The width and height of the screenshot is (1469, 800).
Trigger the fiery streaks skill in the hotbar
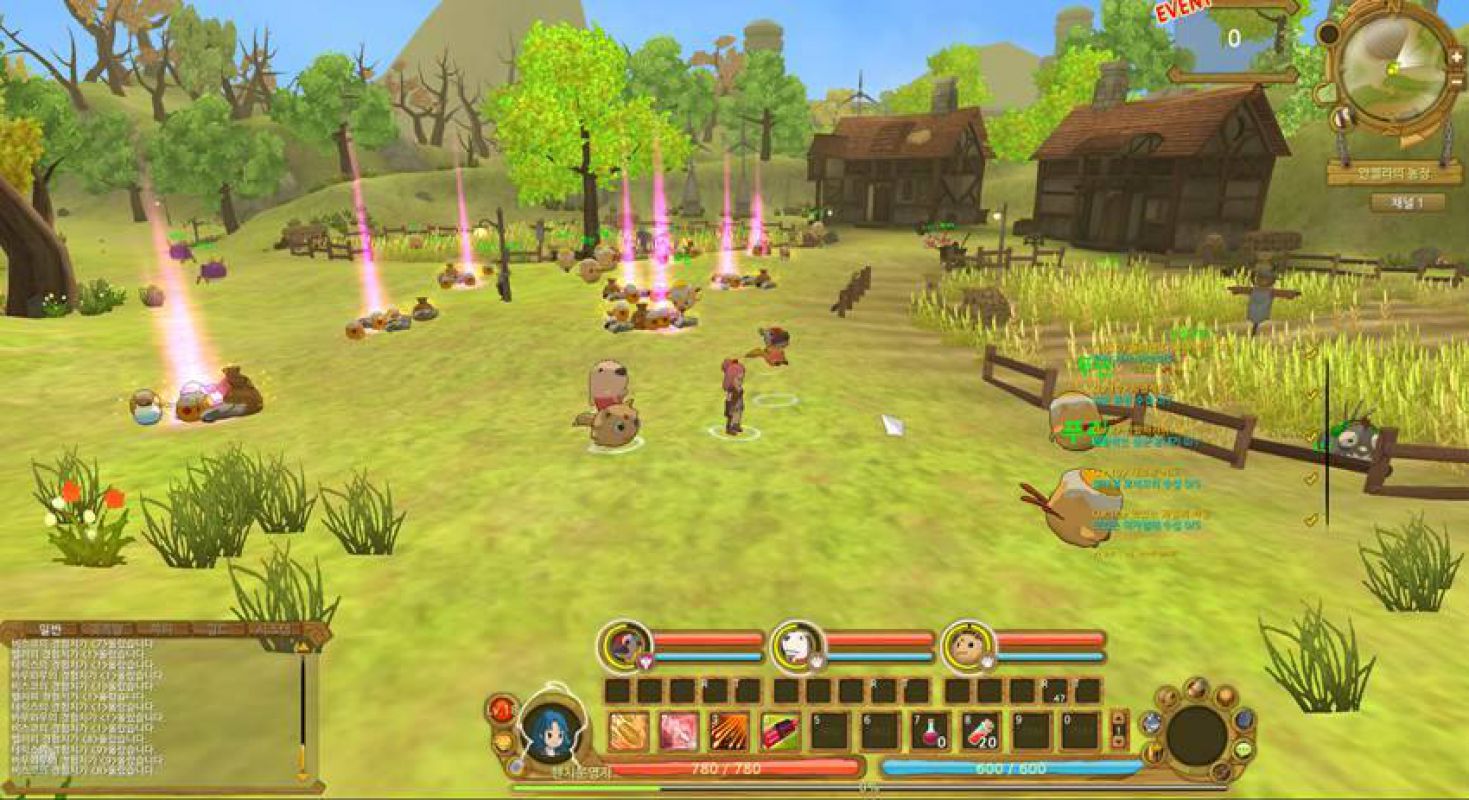[729, 731]
